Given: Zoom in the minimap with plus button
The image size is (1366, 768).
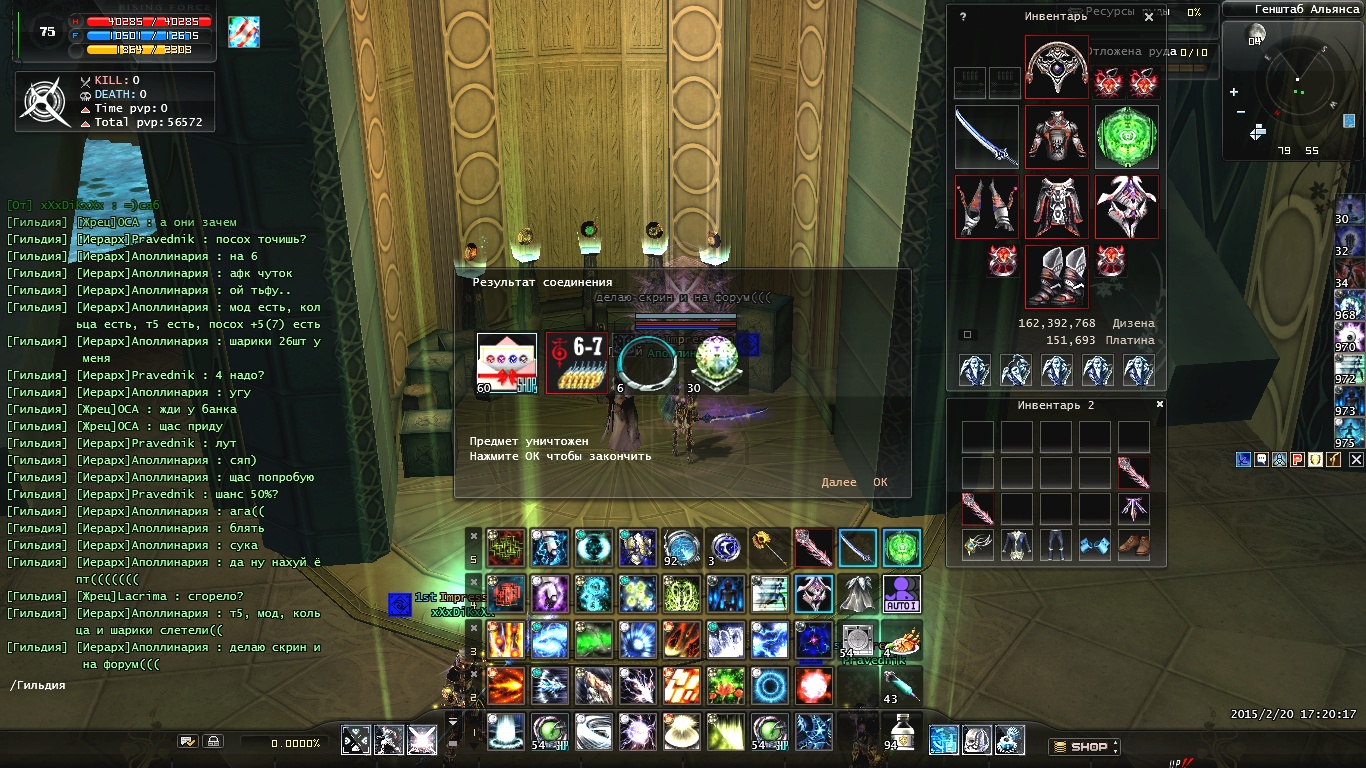Looking at the screenshot, I should pos(1234,92).
